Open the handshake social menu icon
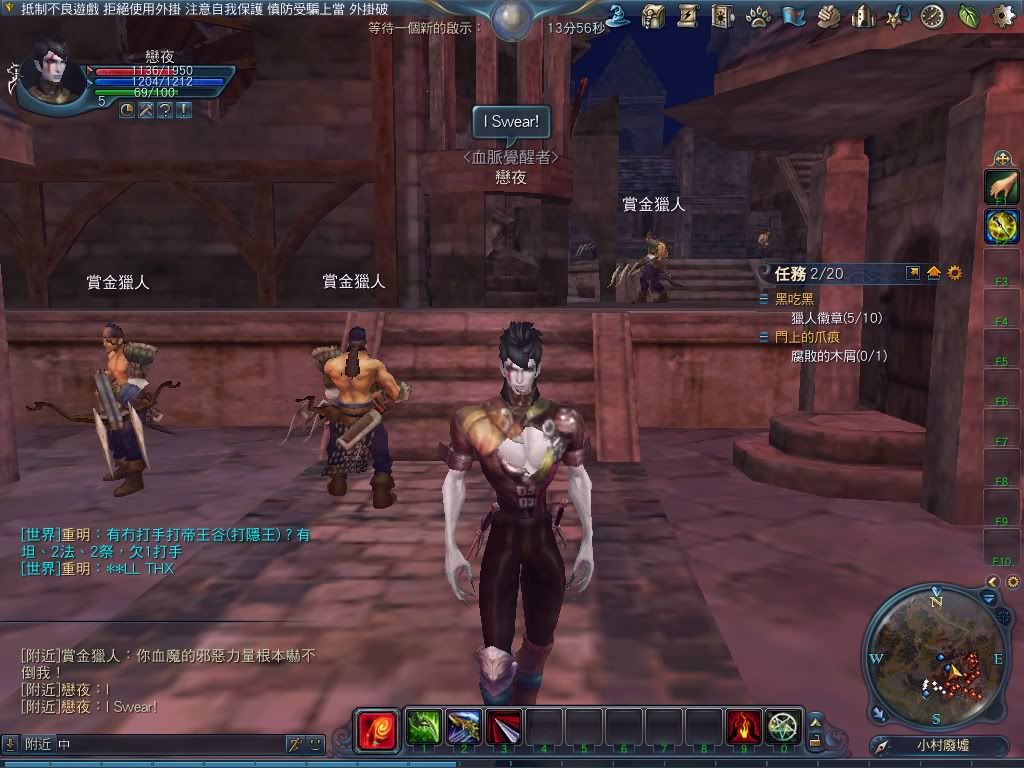Image resolution: width=1024 pixels, height=768 pixels. pos(828,16)
